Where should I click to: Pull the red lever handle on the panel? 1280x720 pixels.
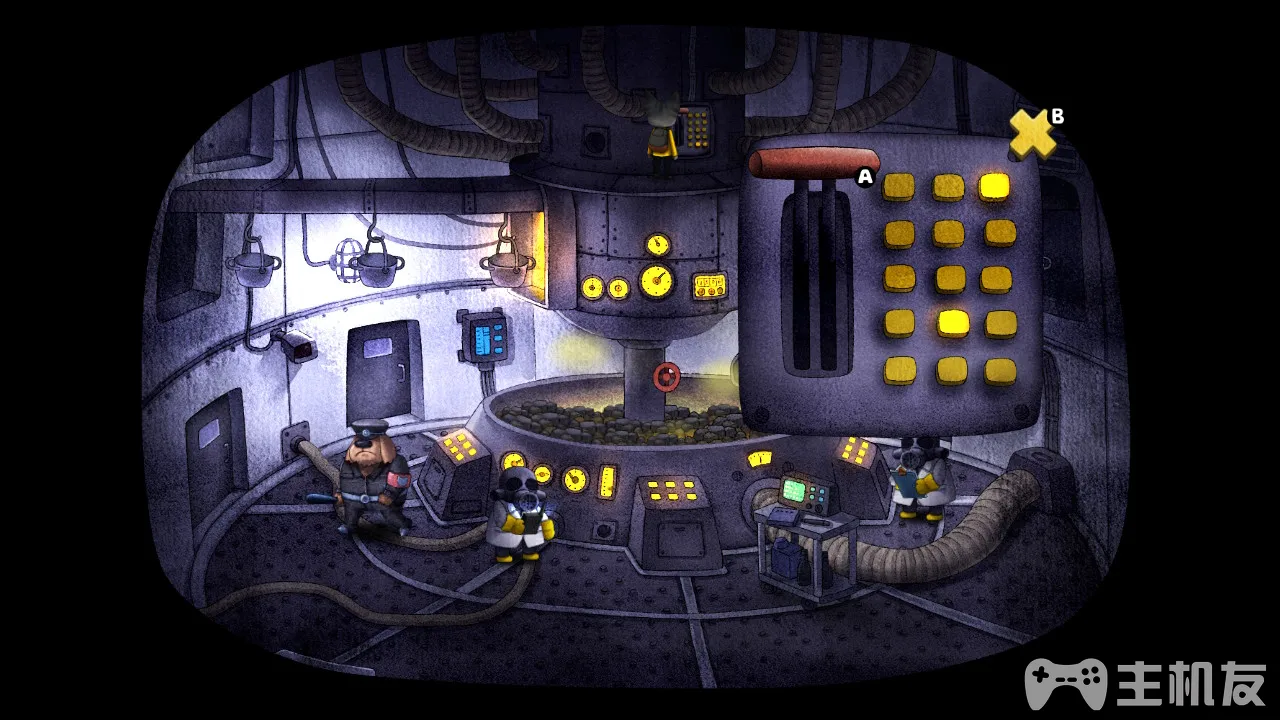[x=814, y=163]
